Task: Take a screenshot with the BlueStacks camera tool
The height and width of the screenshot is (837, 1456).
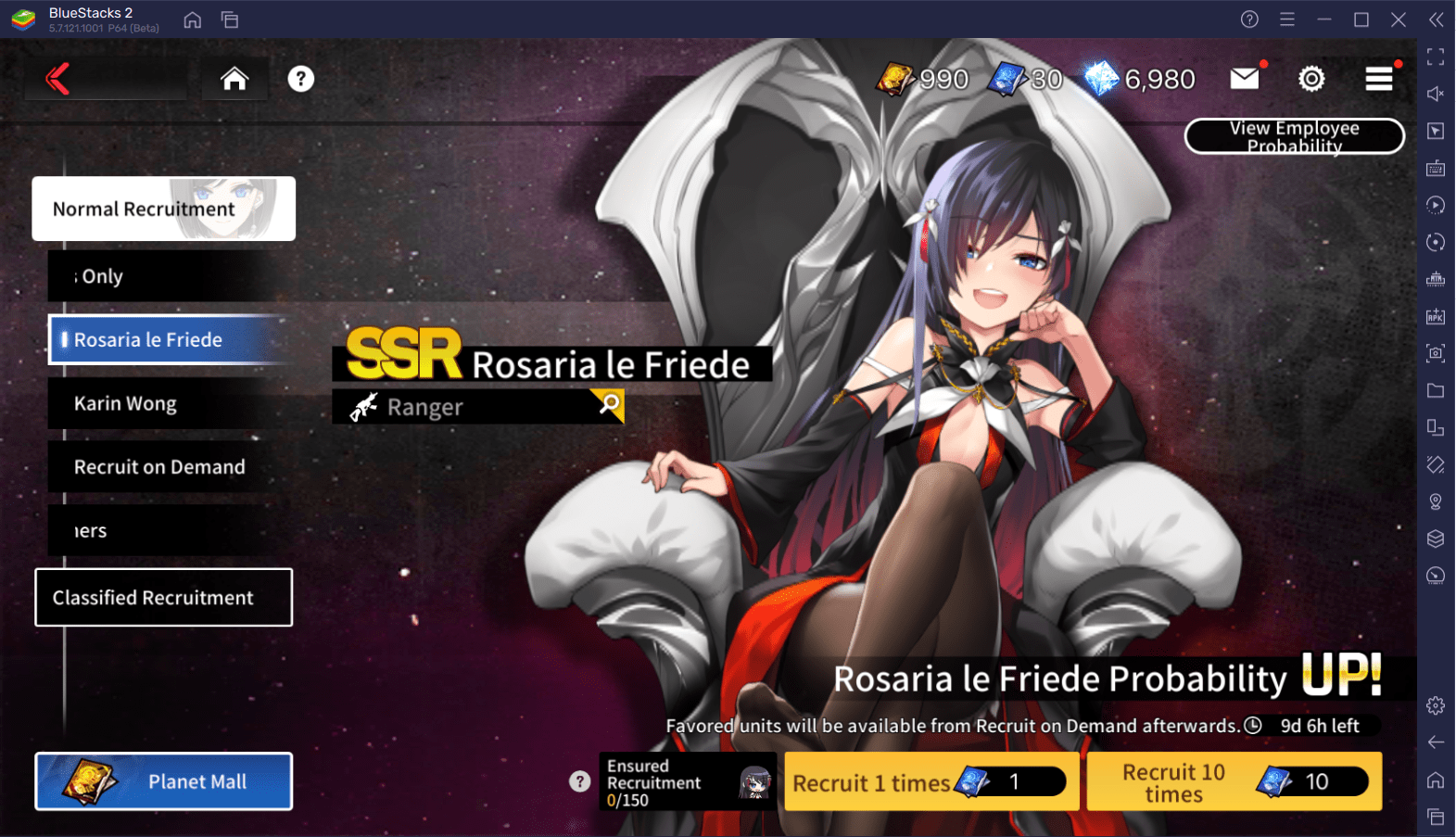Action: click(x=1434, y=352)
